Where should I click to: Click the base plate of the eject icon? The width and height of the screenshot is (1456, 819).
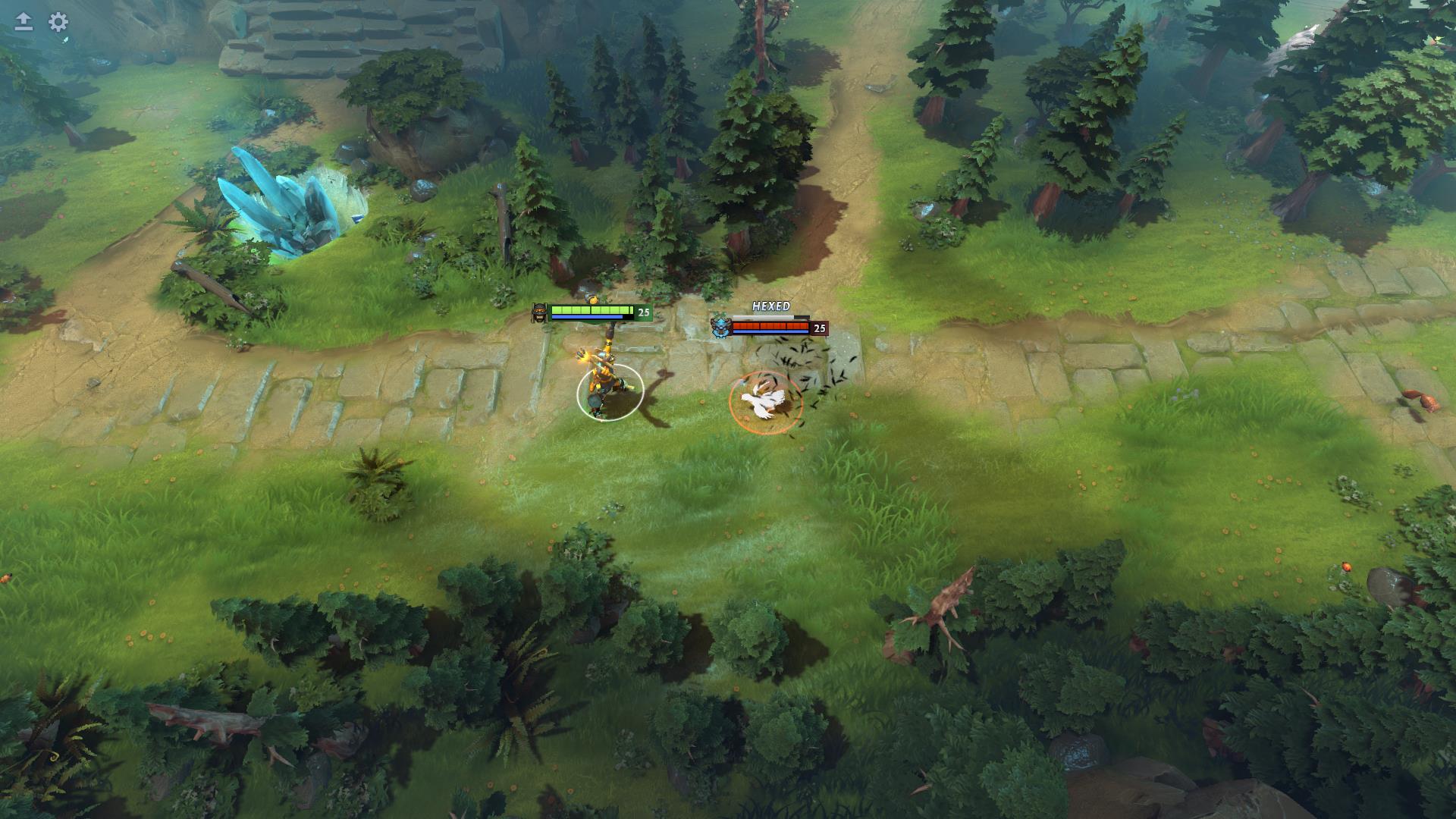24,29
